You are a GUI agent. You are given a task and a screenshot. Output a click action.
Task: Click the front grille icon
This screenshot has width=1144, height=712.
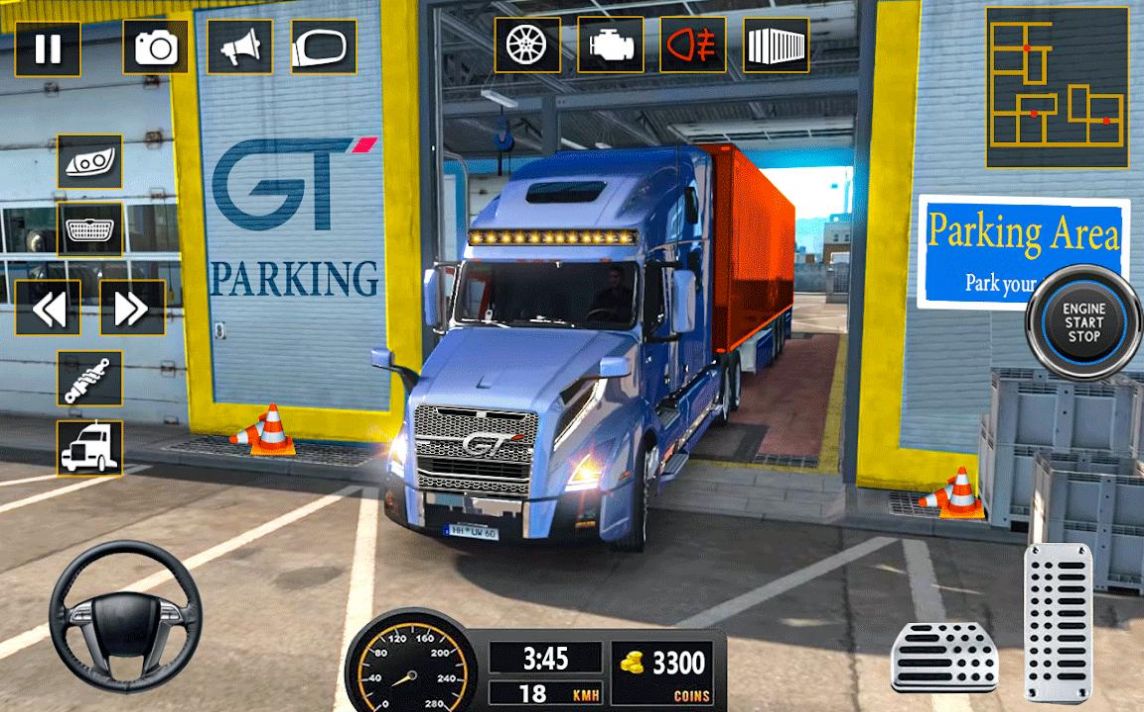point(90,230)
